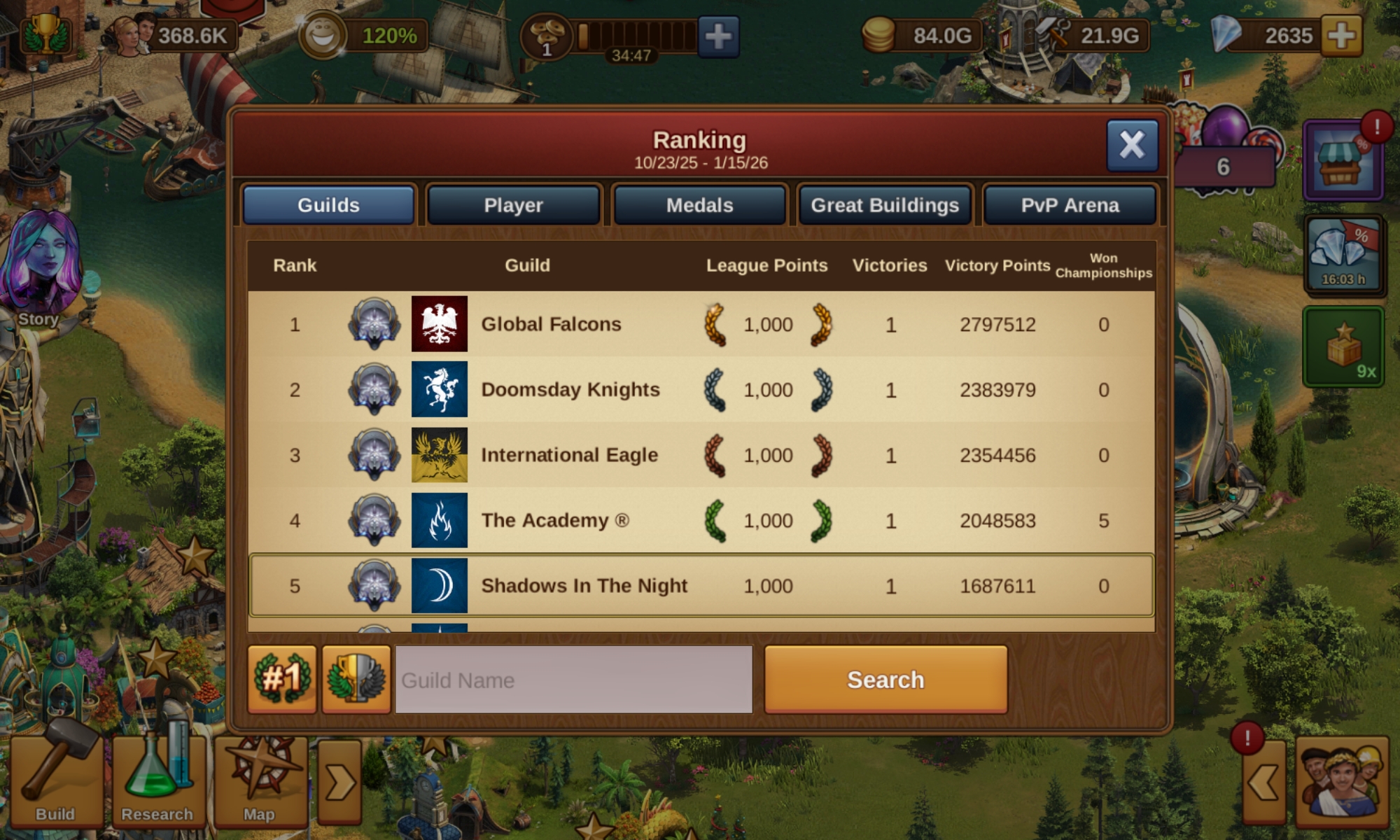The width and height of the screenshot is (1400, 840).
Task: Hit the orange Search button
Action: pos(885,680)
